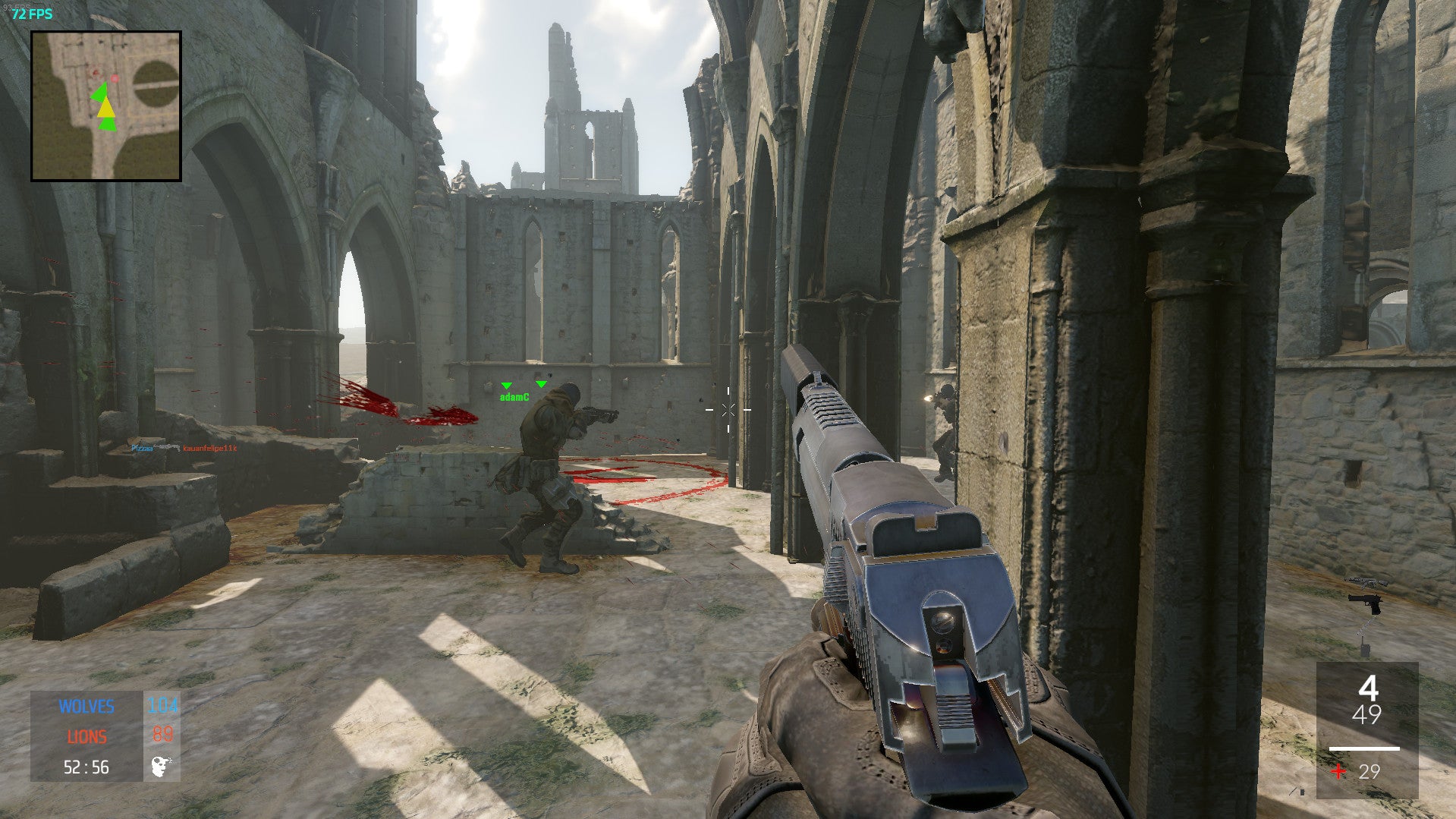Select the yellow player arrow on minimap

(x=106, y=107)
